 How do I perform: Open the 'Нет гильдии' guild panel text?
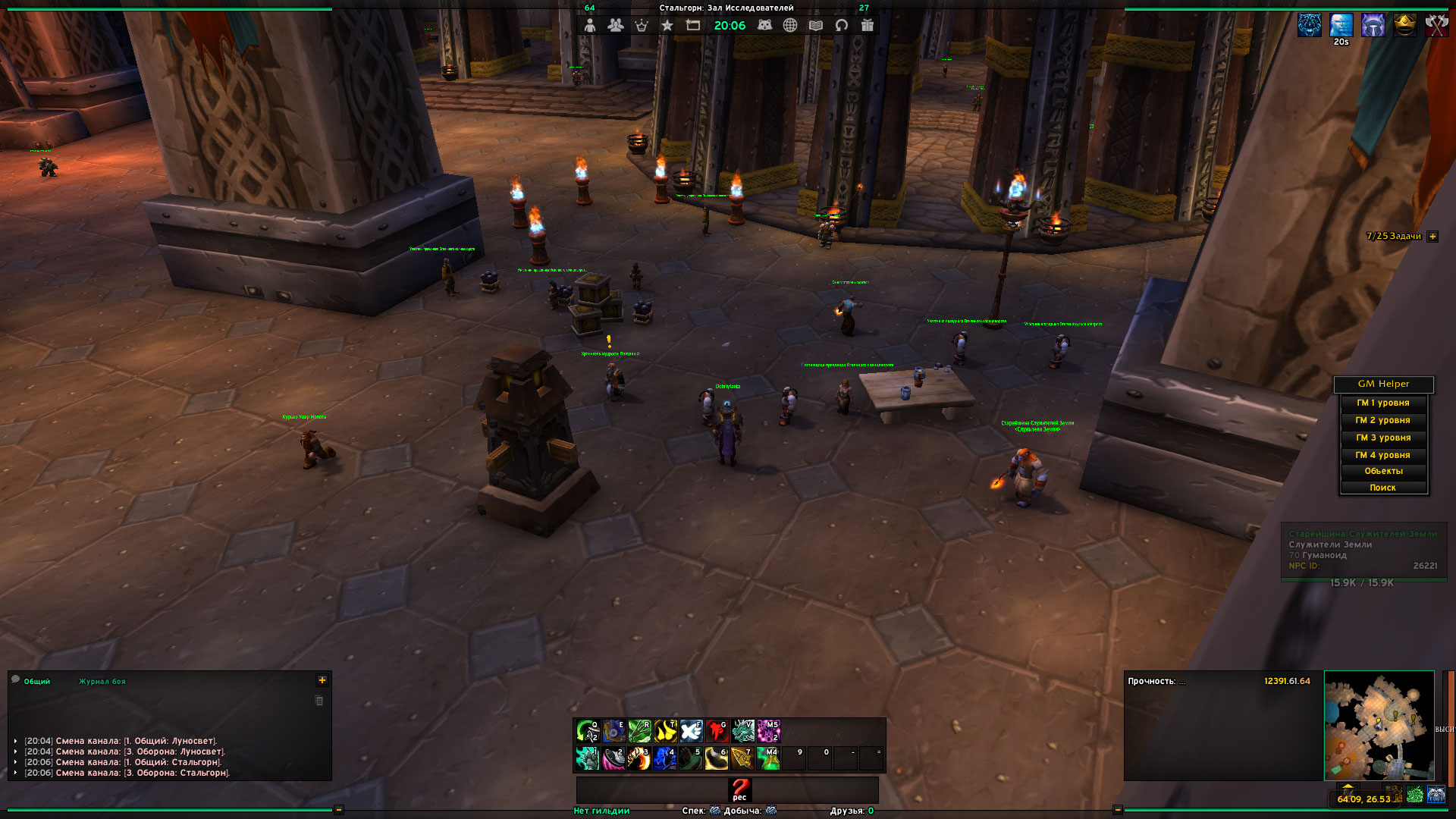[x=601, y=811]
